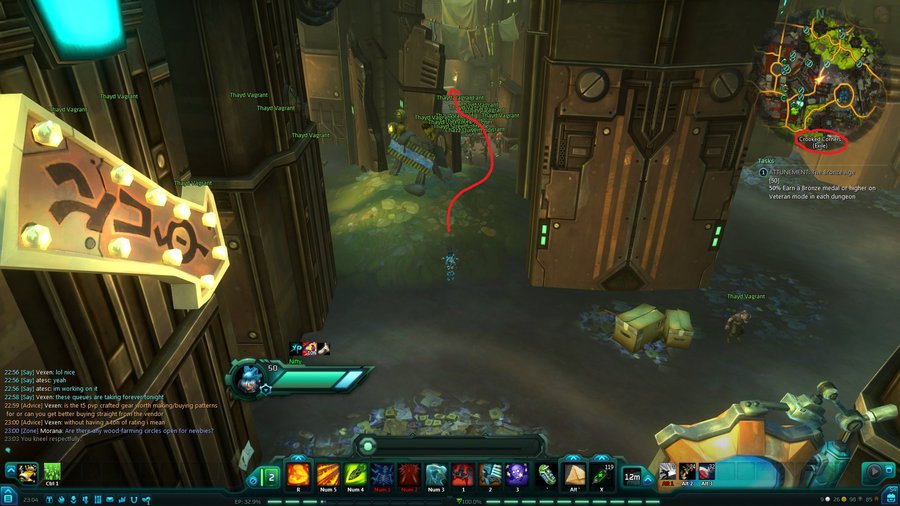Use the orange slash ability on Num 5
The height and width of the screenshot is (506, 900).
click(327, 474)
